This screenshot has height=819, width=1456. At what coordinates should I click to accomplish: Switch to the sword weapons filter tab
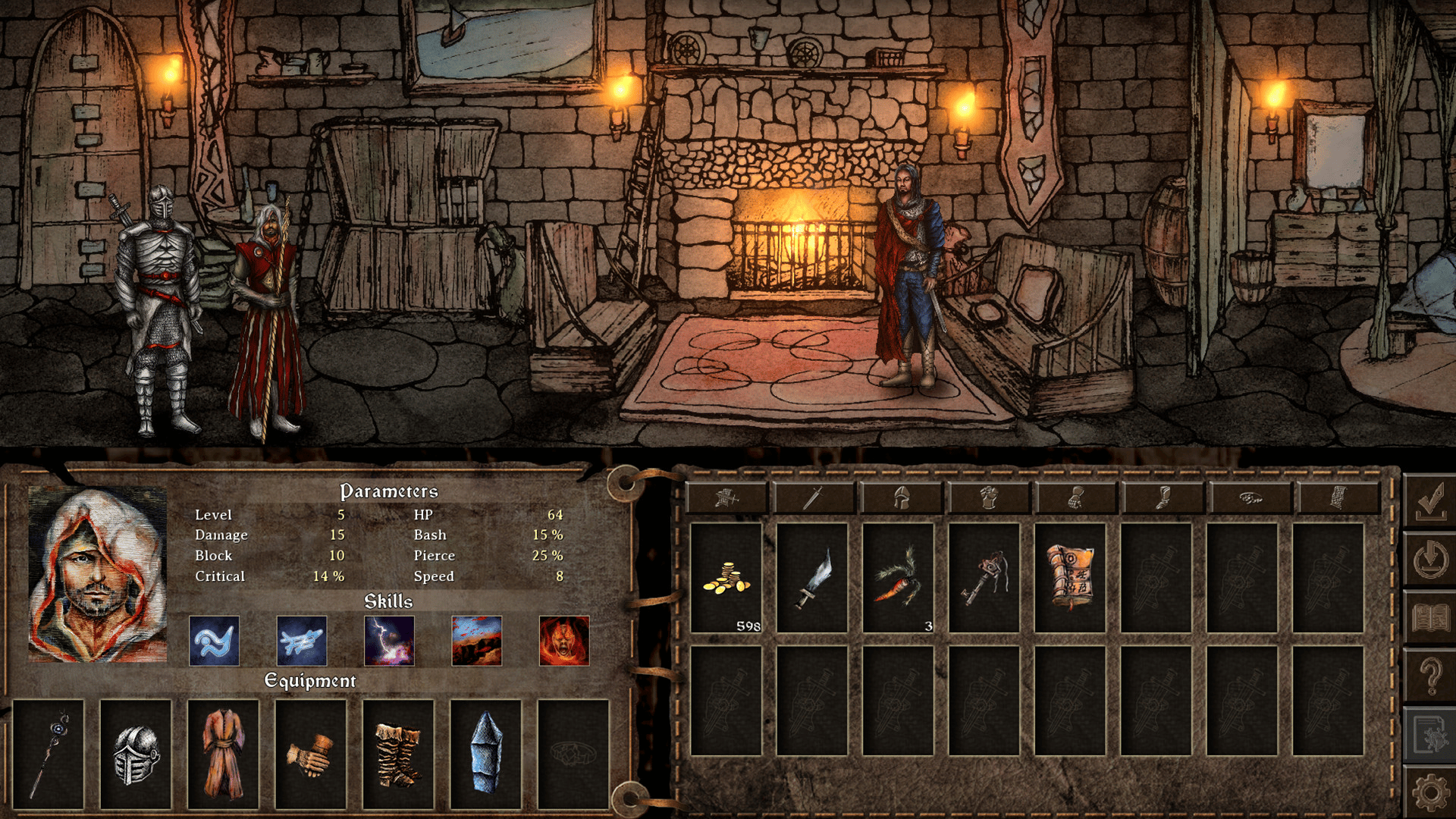pyautogui.click(x=814, y=498)
